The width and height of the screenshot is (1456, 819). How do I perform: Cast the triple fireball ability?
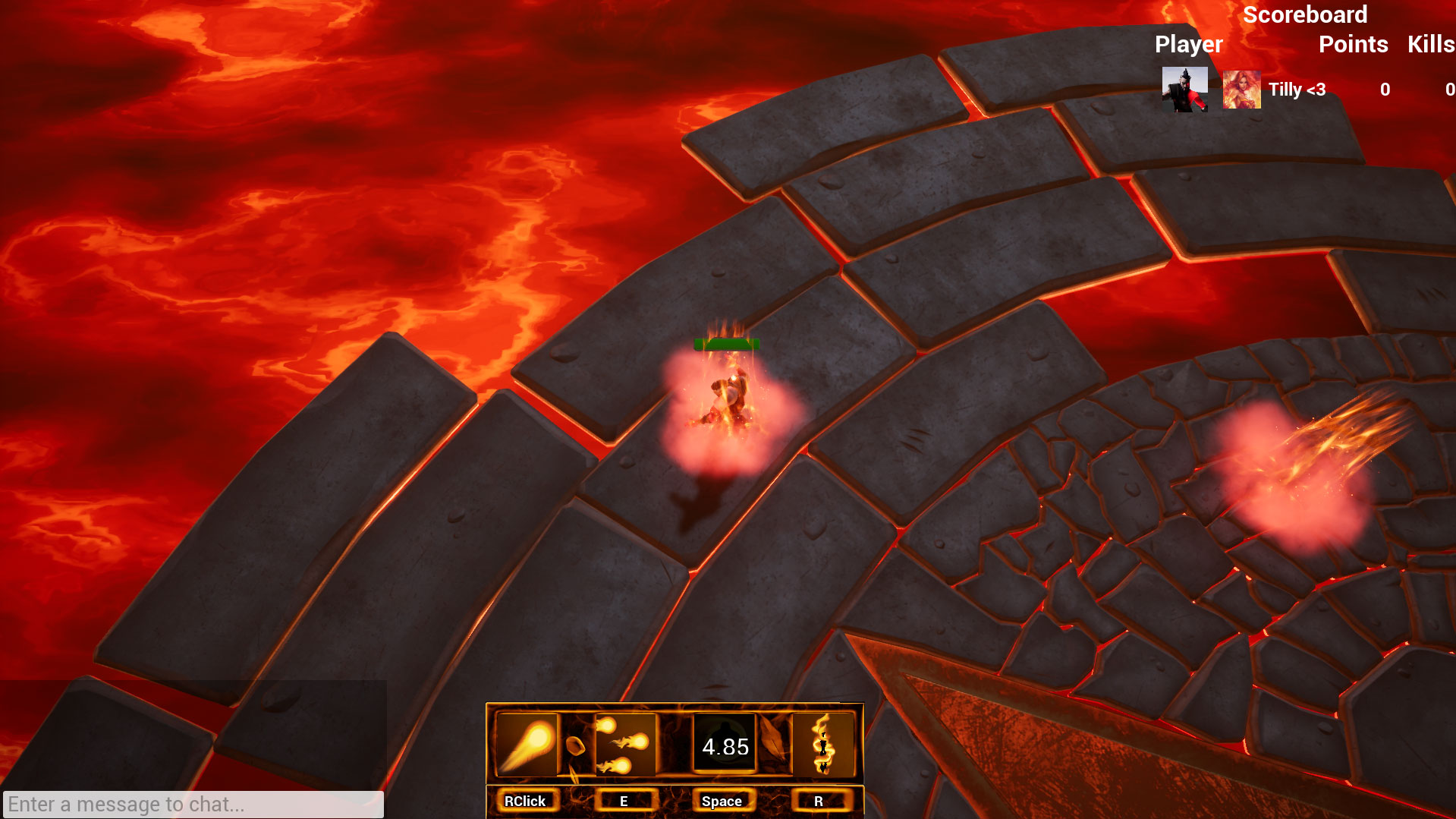[624, 745]
